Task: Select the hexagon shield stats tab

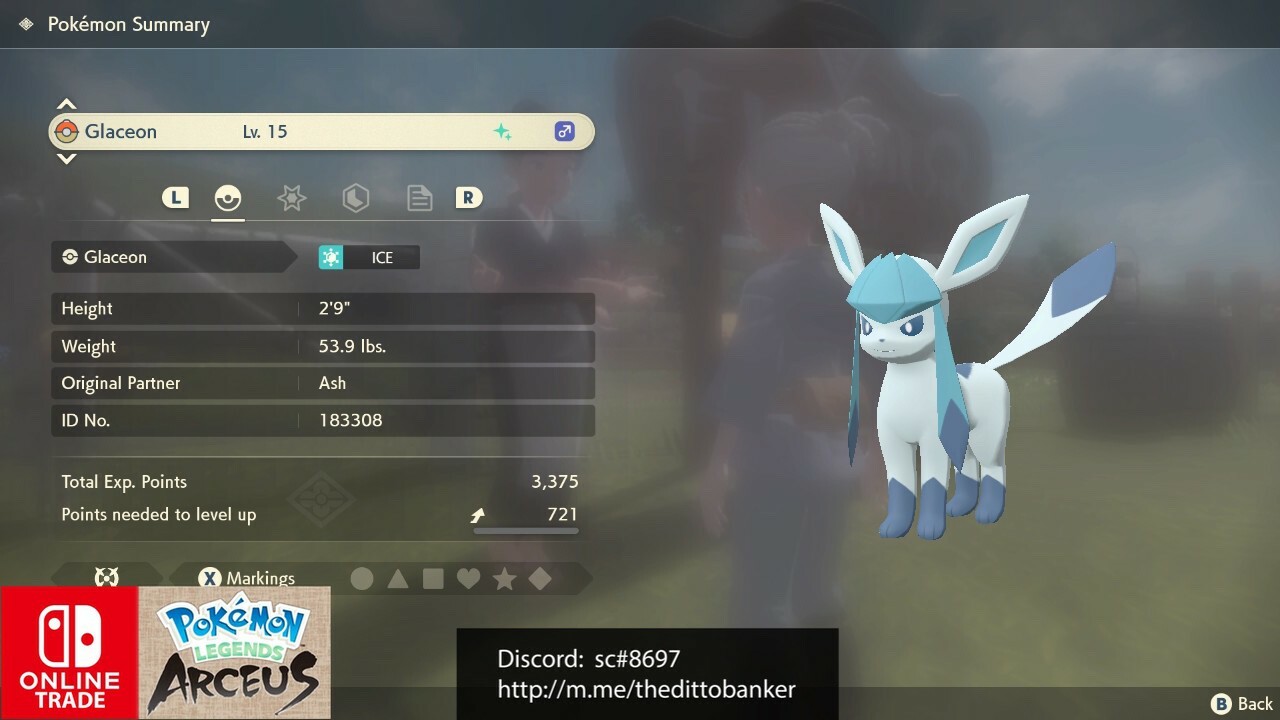Action: click(355, 197)
